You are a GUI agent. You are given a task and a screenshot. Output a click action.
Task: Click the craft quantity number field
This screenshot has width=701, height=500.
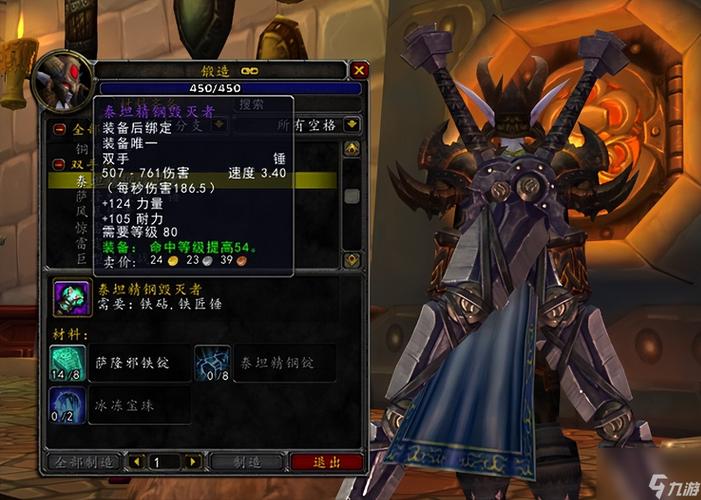coord(165,462)
